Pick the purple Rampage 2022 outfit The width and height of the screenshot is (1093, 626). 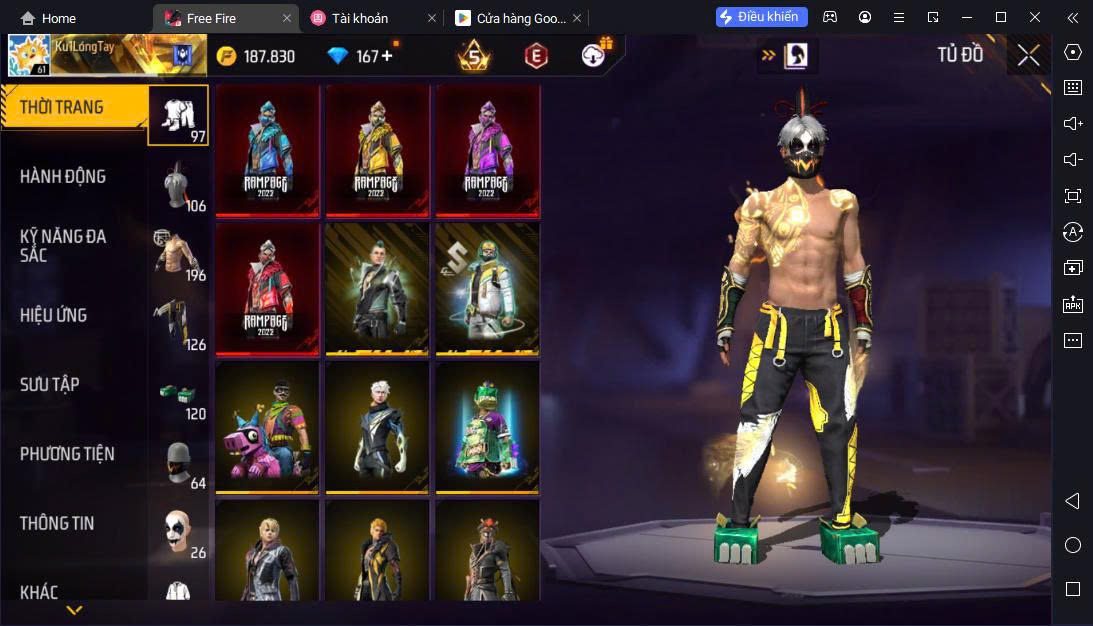[488, 150]
